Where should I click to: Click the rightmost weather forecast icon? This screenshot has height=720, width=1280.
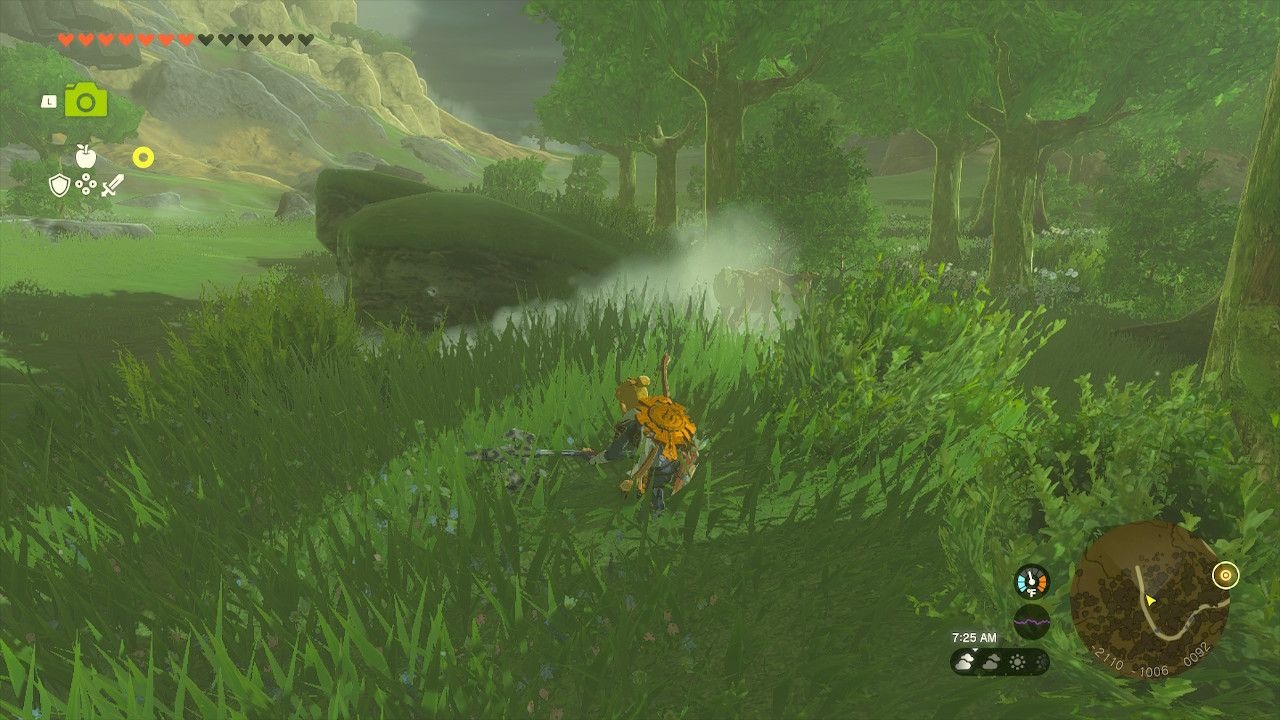pyautogui.click(x=1040, y=662)
